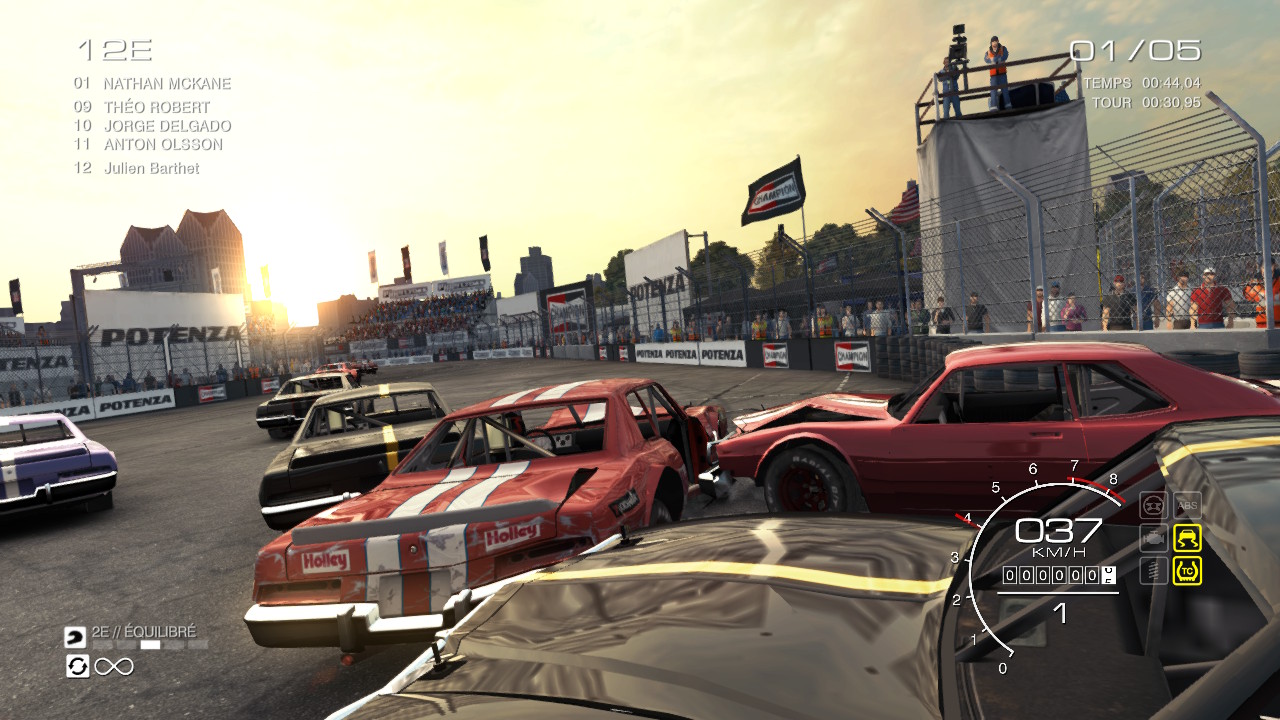Click the engine warning icon

point(1154,537)
